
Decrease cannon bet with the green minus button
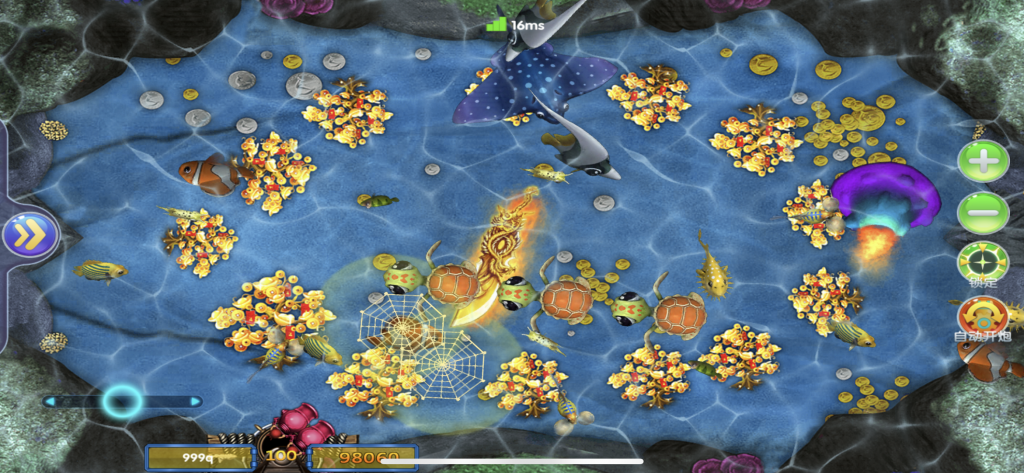tap(983, 212)
